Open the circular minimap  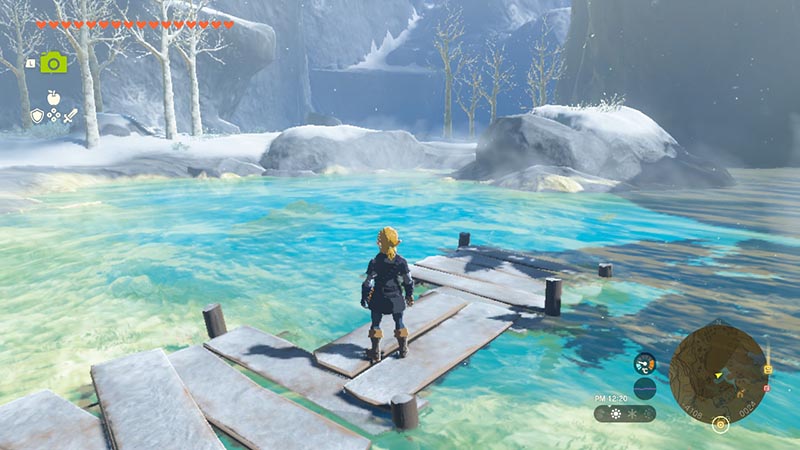click(x=718, y=370)
